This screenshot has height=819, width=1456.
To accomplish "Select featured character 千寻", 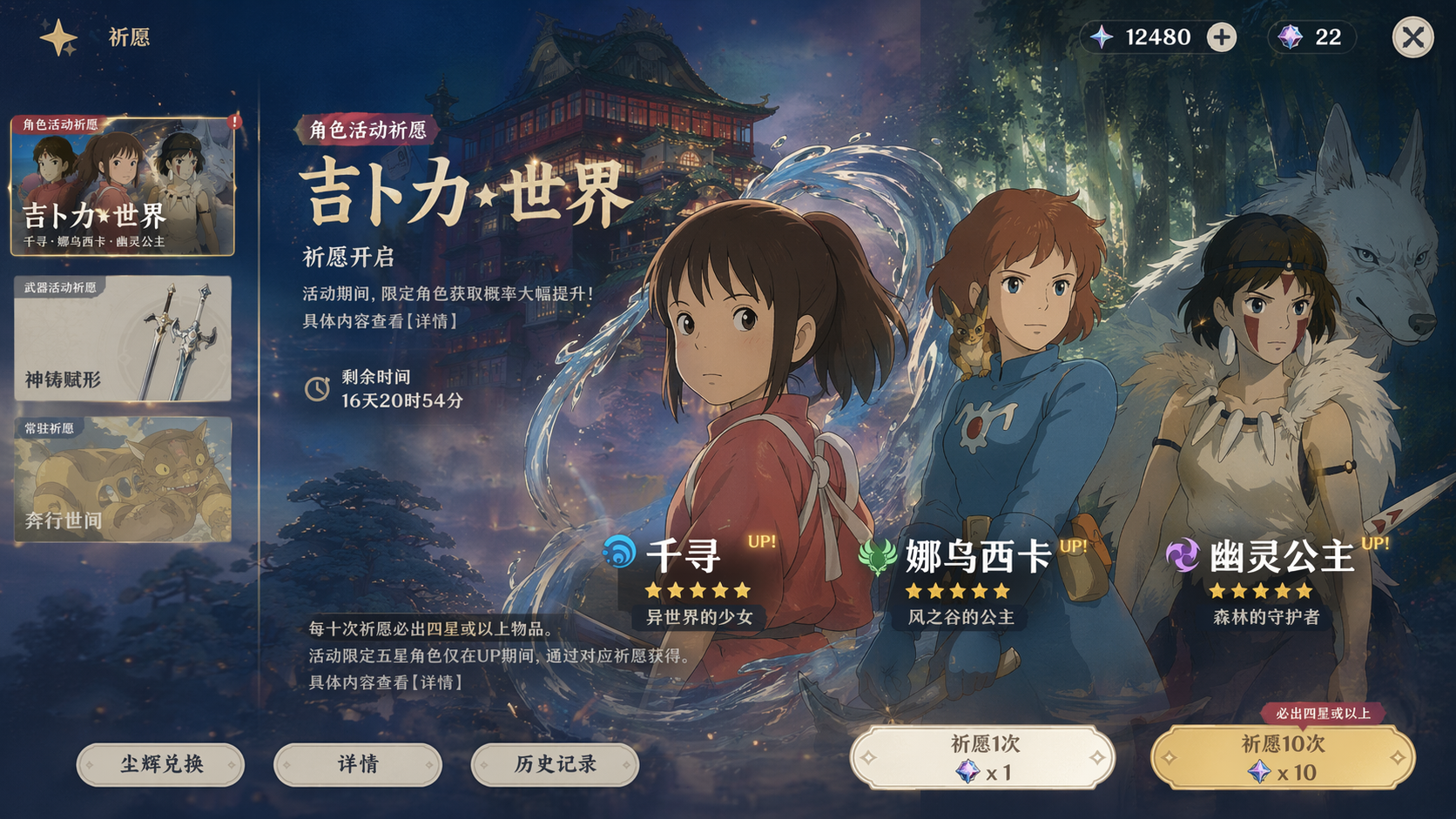I will (x=684, y=557).
